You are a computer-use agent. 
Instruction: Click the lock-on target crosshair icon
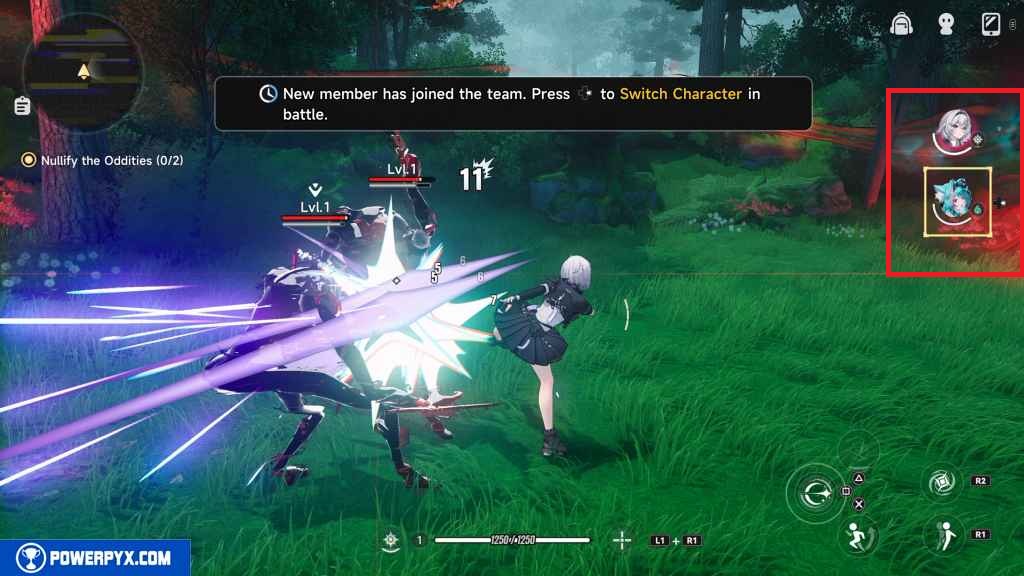pos(622,540)
